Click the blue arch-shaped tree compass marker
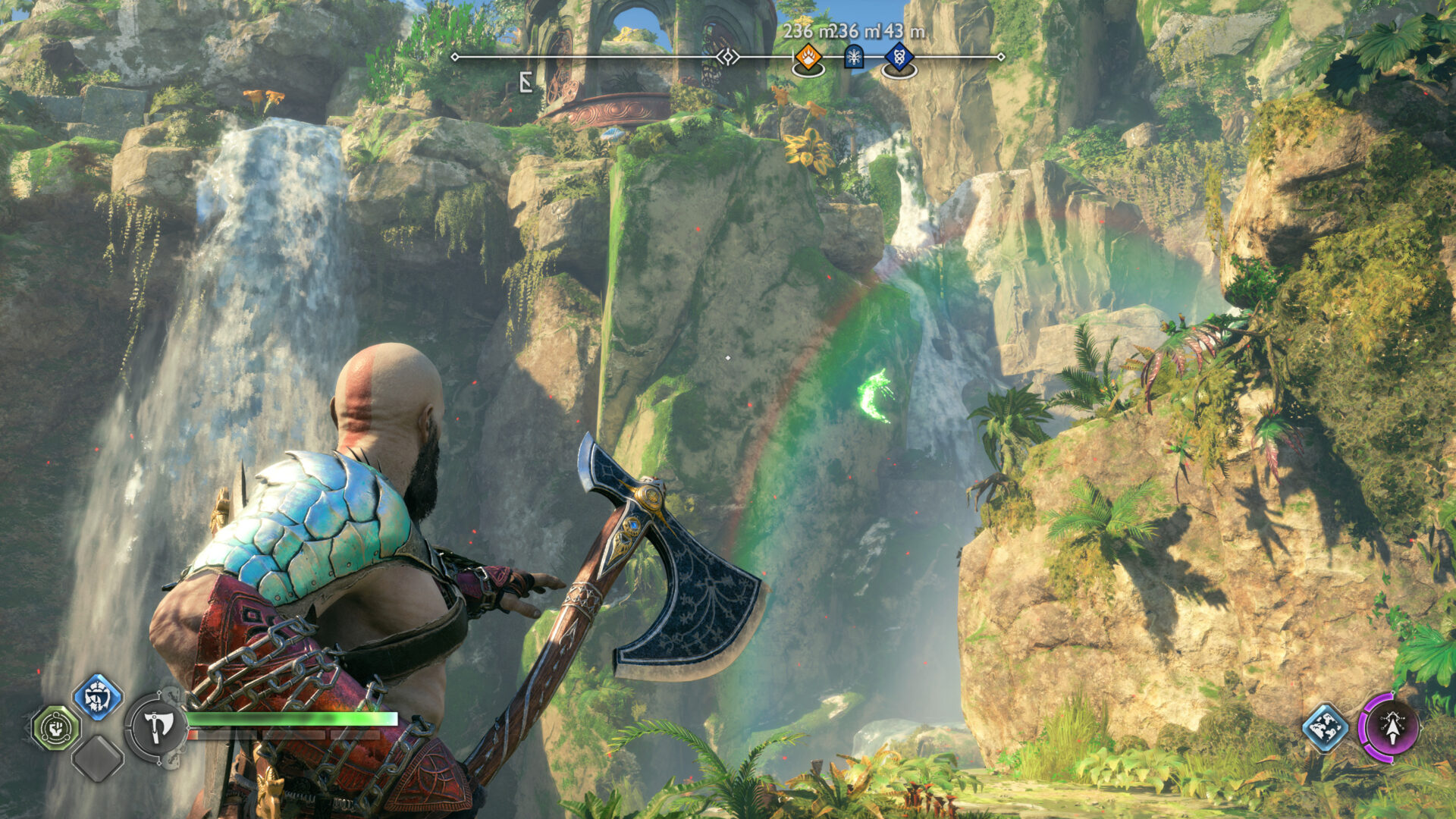Image resolution: width=1456 pixels, height=819 pixels. coord(854,56)
